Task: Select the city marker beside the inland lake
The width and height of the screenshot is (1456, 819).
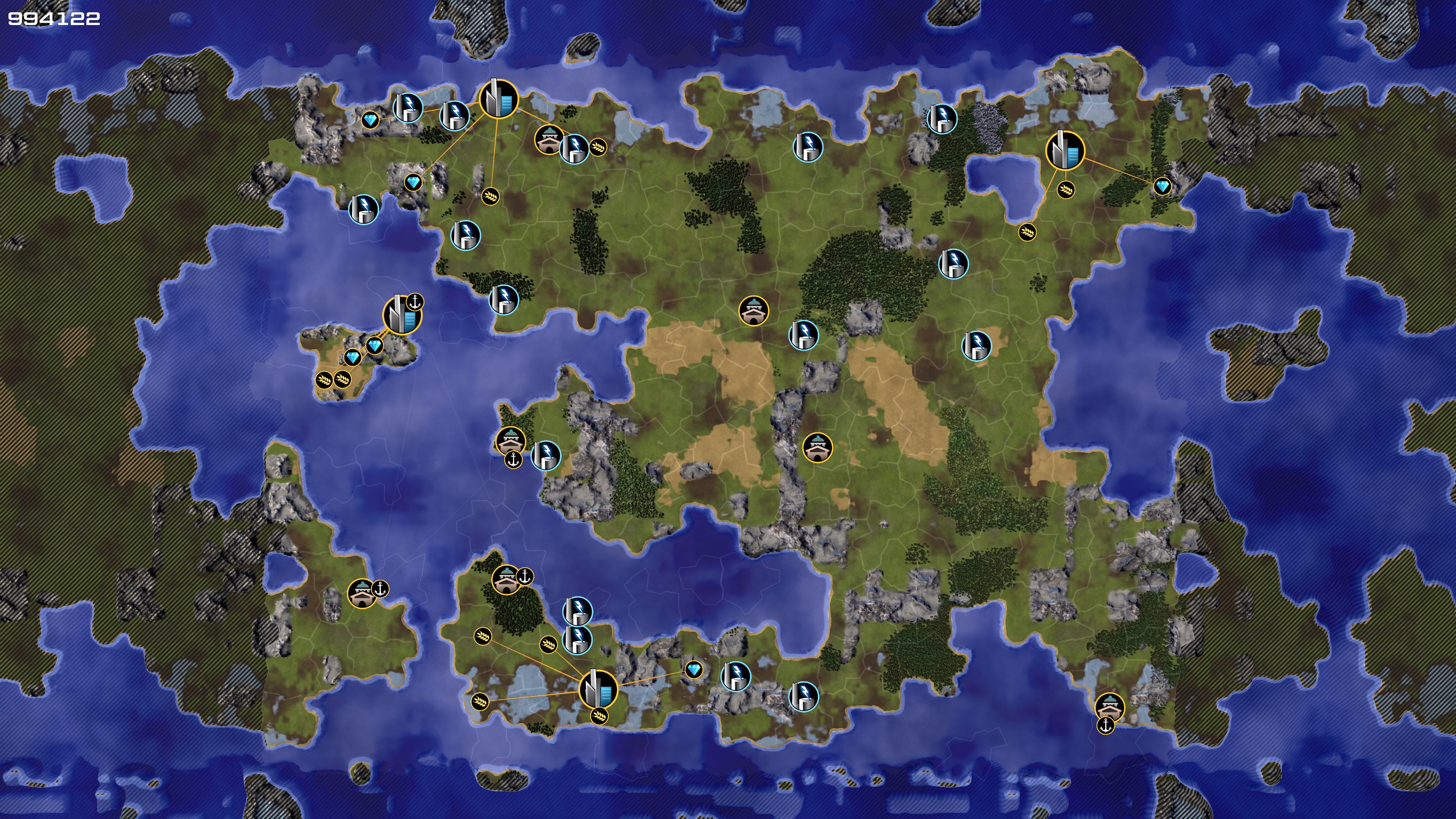Action: click(x=1065, y=151)
